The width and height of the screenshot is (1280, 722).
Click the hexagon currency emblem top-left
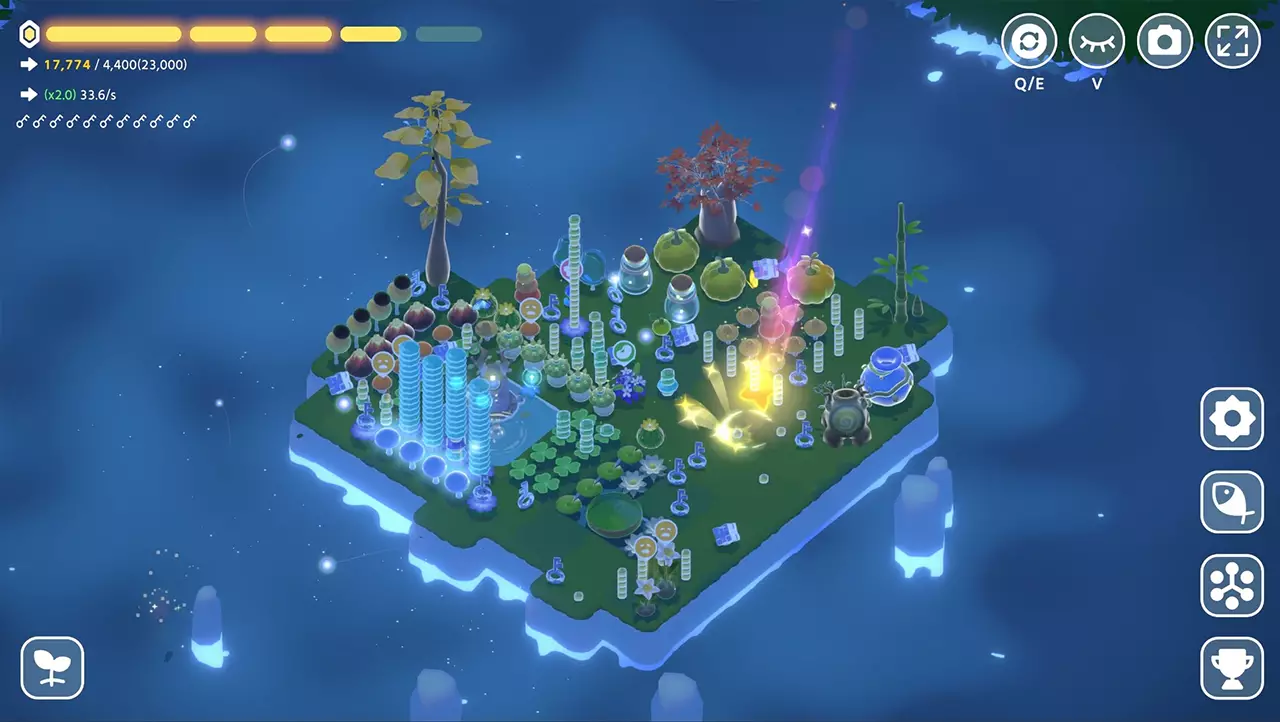coord(29,33)
